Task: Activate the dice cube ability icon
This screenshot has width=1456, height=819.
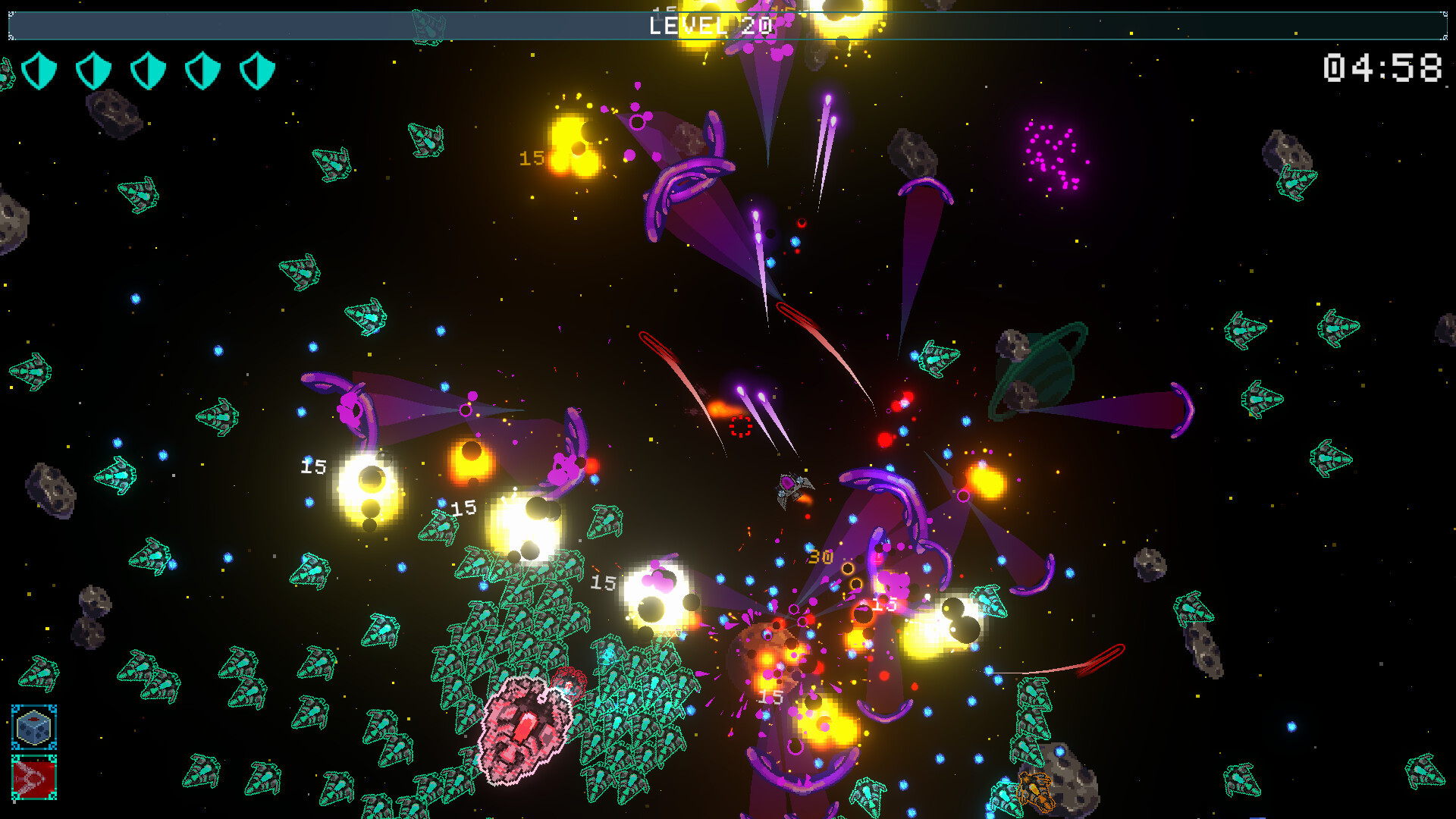Action: [x=34, y=728]
